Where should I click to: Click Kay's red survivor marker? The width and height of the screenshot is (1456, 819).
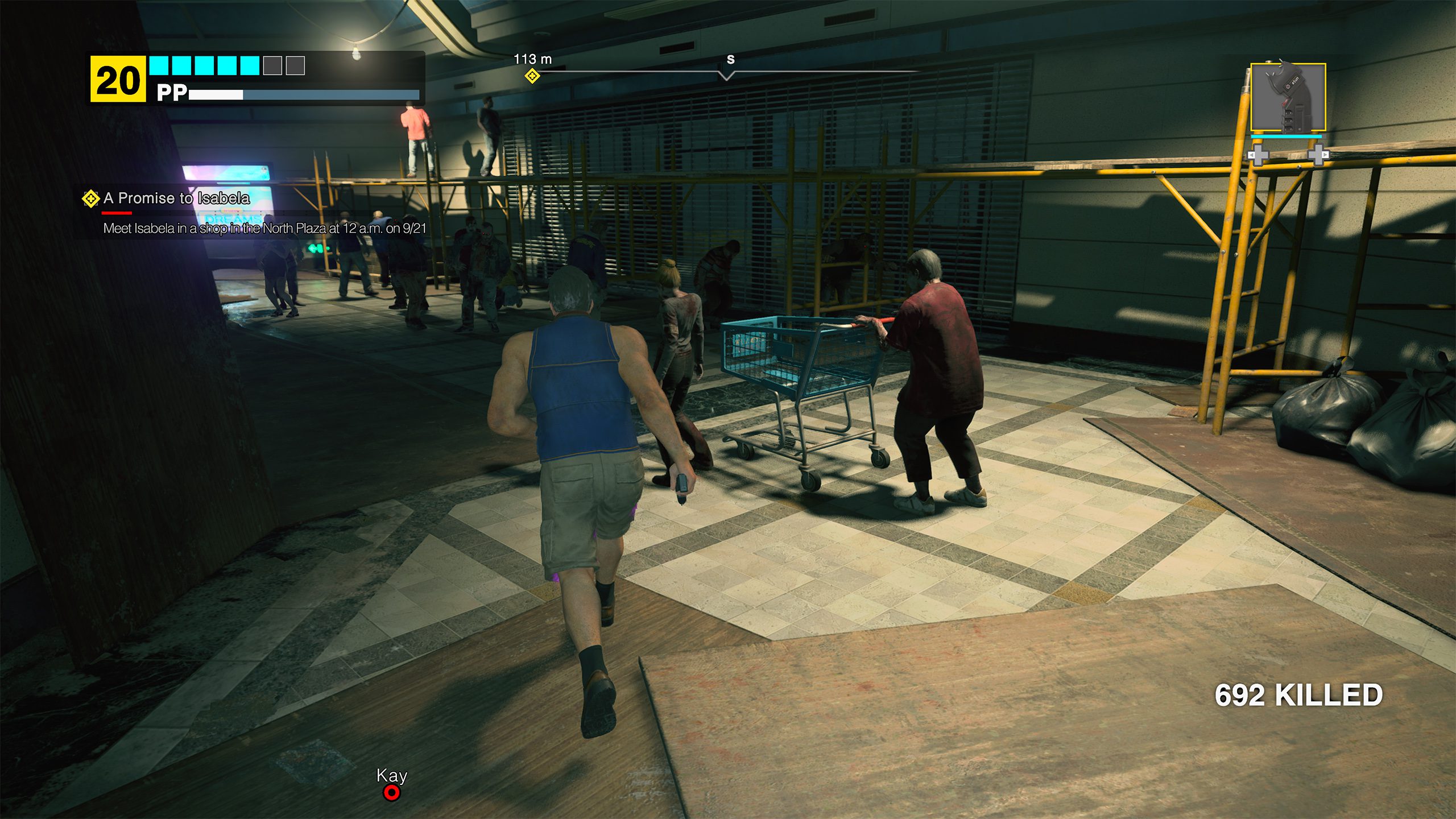tap(391, 792)
